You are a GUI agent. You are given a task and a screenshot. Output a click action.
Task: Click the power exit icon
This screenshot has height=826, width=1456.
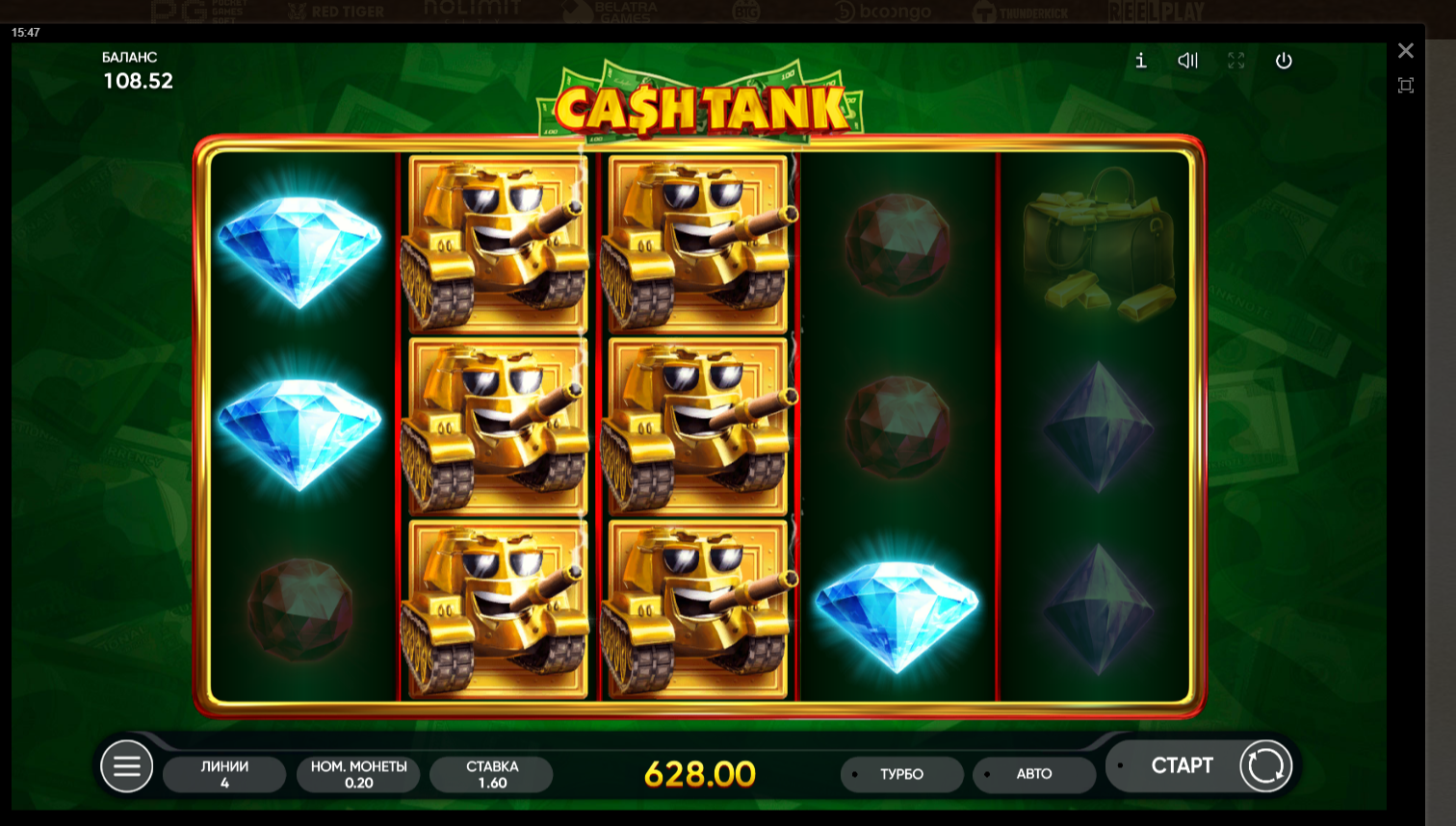[x=1284, y=61]
